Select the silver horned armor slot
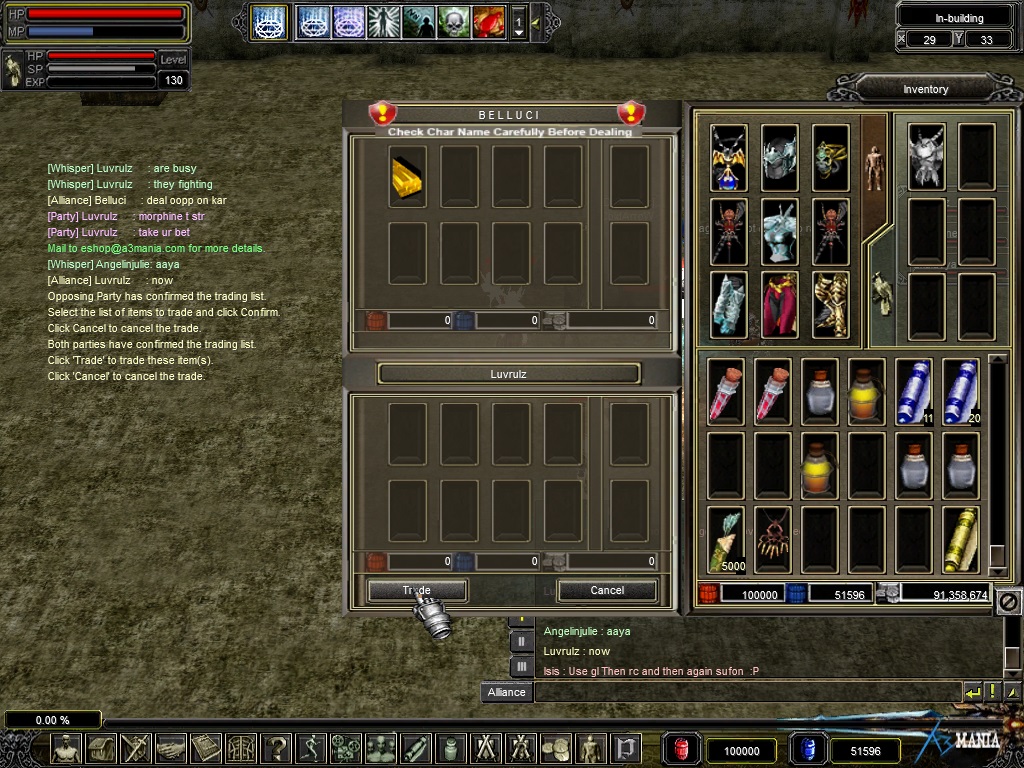Viewport: 1024px width, 768px height. [x=927, y=157]
